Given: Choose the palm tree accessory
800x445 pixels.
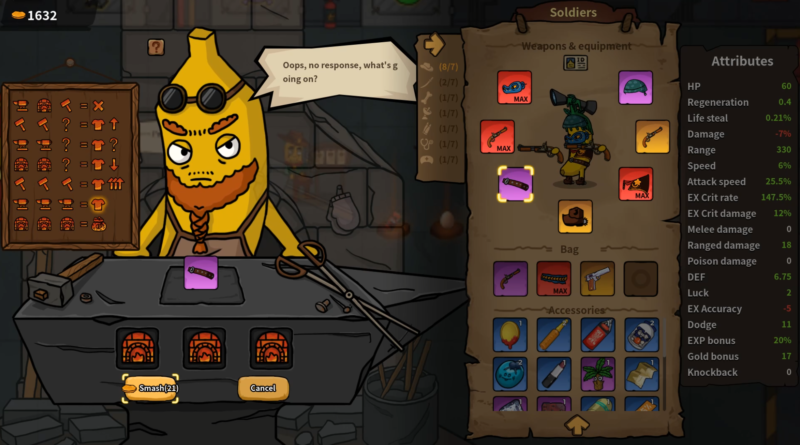Looking at the screenshot, I should 598,373.
